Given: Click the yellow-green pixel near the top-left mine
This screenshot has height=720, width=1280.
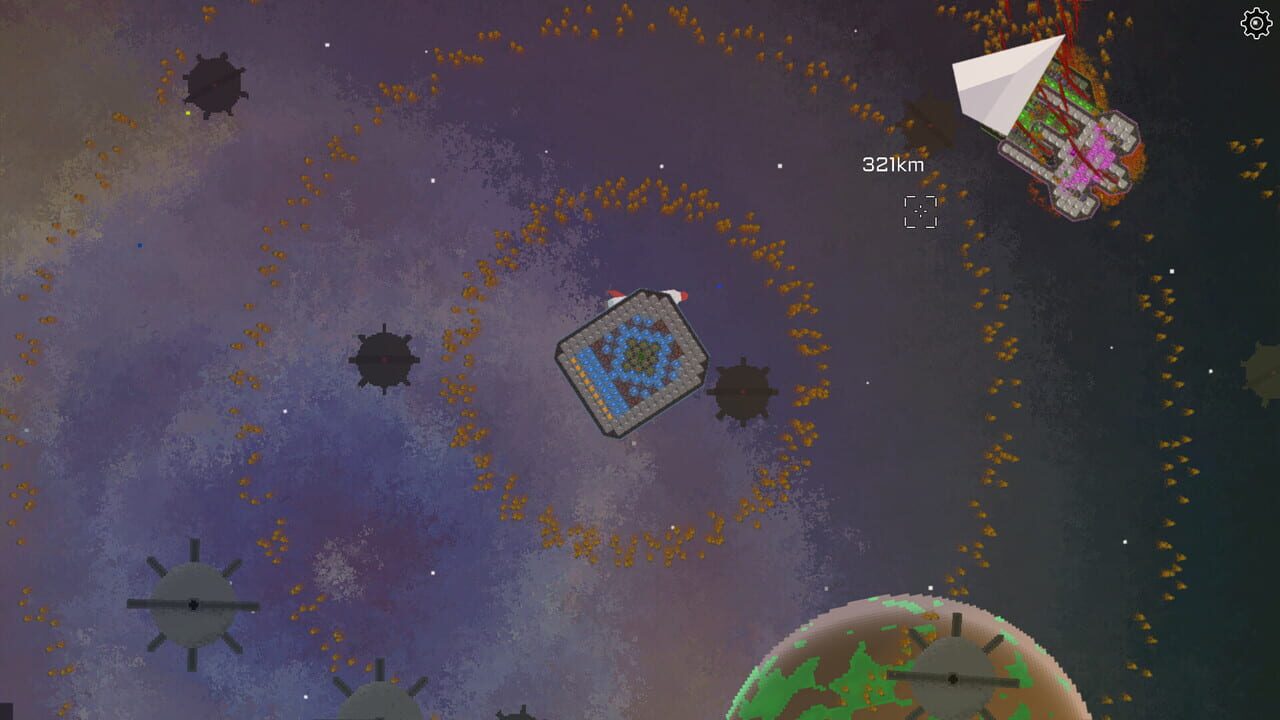Looking at the screenshot, I should pyautogui.click(x=188, y=113).
